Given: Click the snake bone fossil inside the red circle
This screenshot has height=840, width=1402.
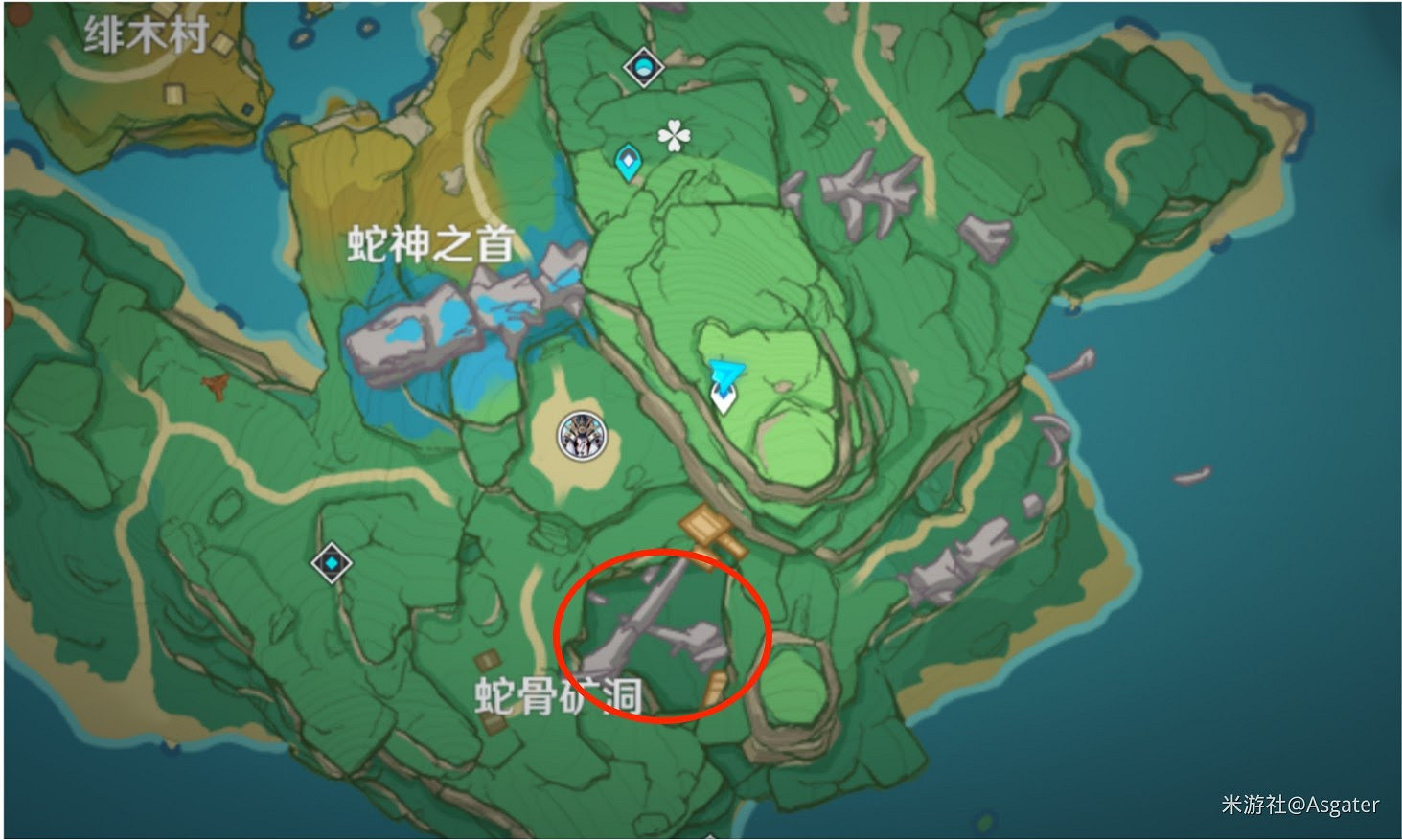Looking at the screenshot, I should pyautogui.click(x=642, y=627).
